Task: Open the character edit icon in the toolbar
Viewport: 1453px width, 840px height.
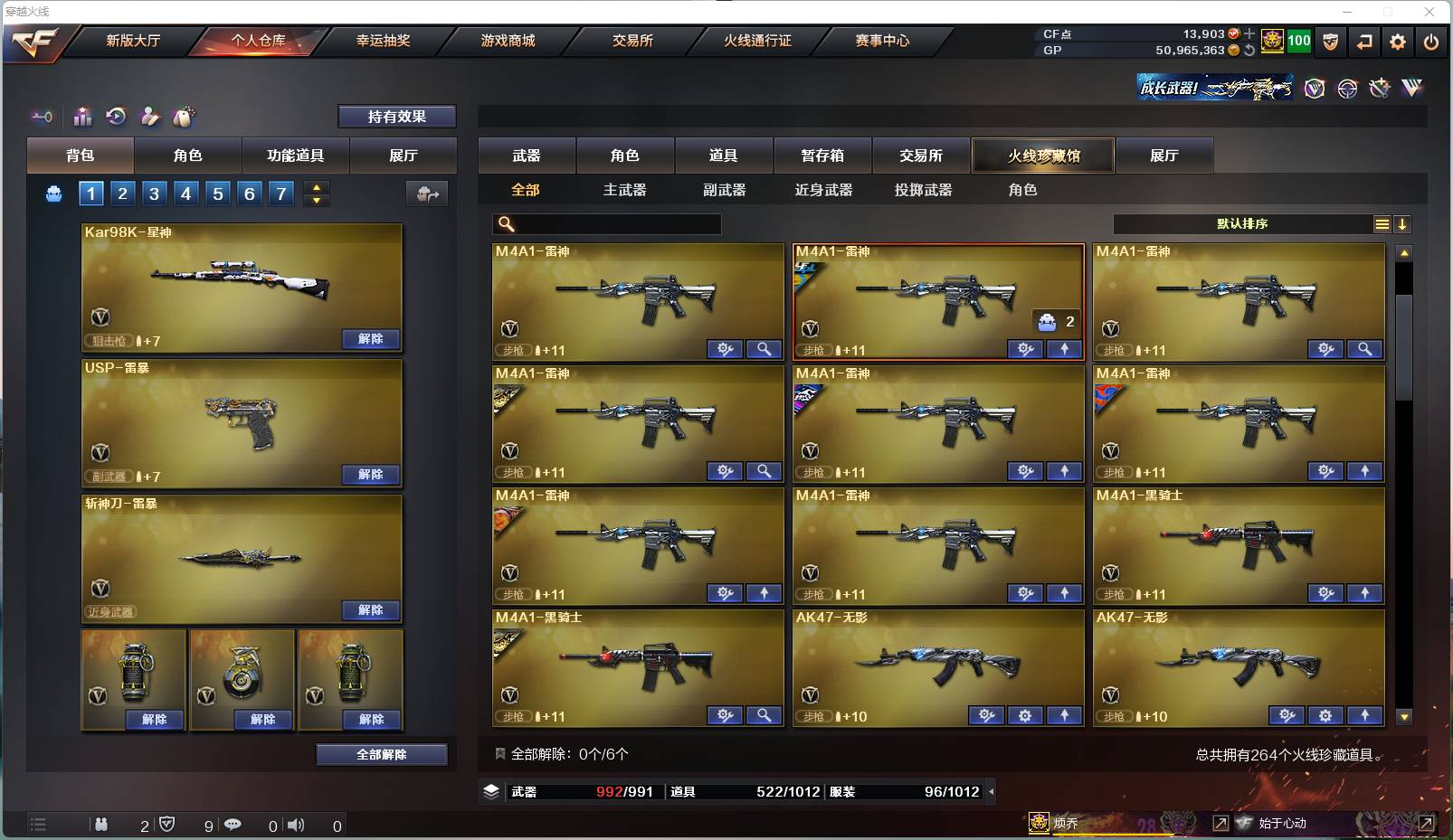Action: click(x=150, y=116)
